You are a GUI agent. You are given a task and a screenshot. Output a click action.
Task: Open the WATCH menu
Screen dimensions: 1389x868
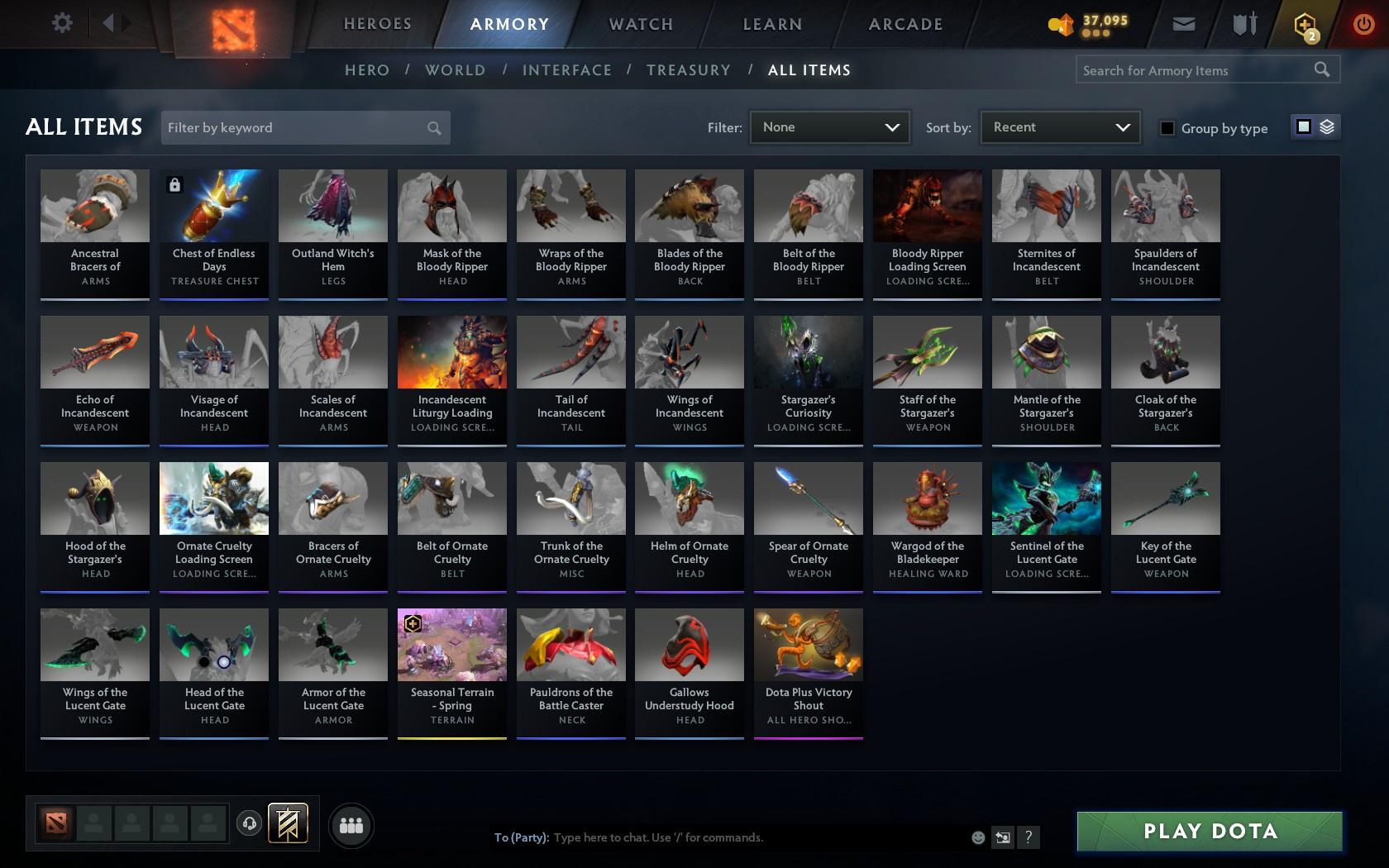[639, 24]
